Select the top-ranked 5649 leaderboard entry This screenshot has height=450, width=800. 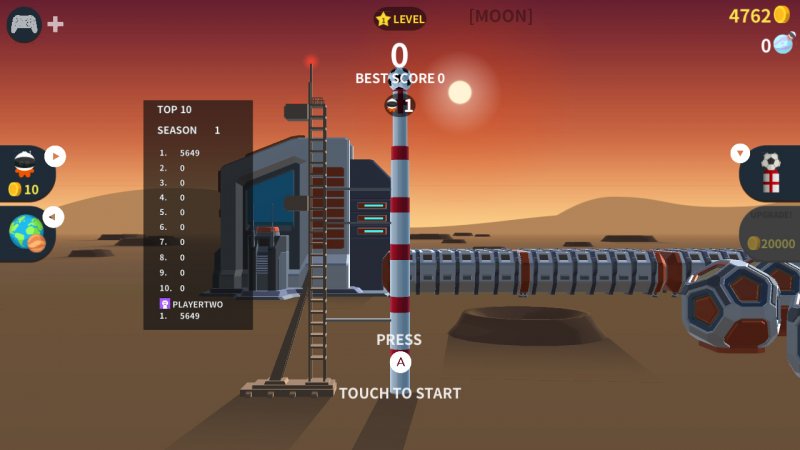(x=189, y=153)
